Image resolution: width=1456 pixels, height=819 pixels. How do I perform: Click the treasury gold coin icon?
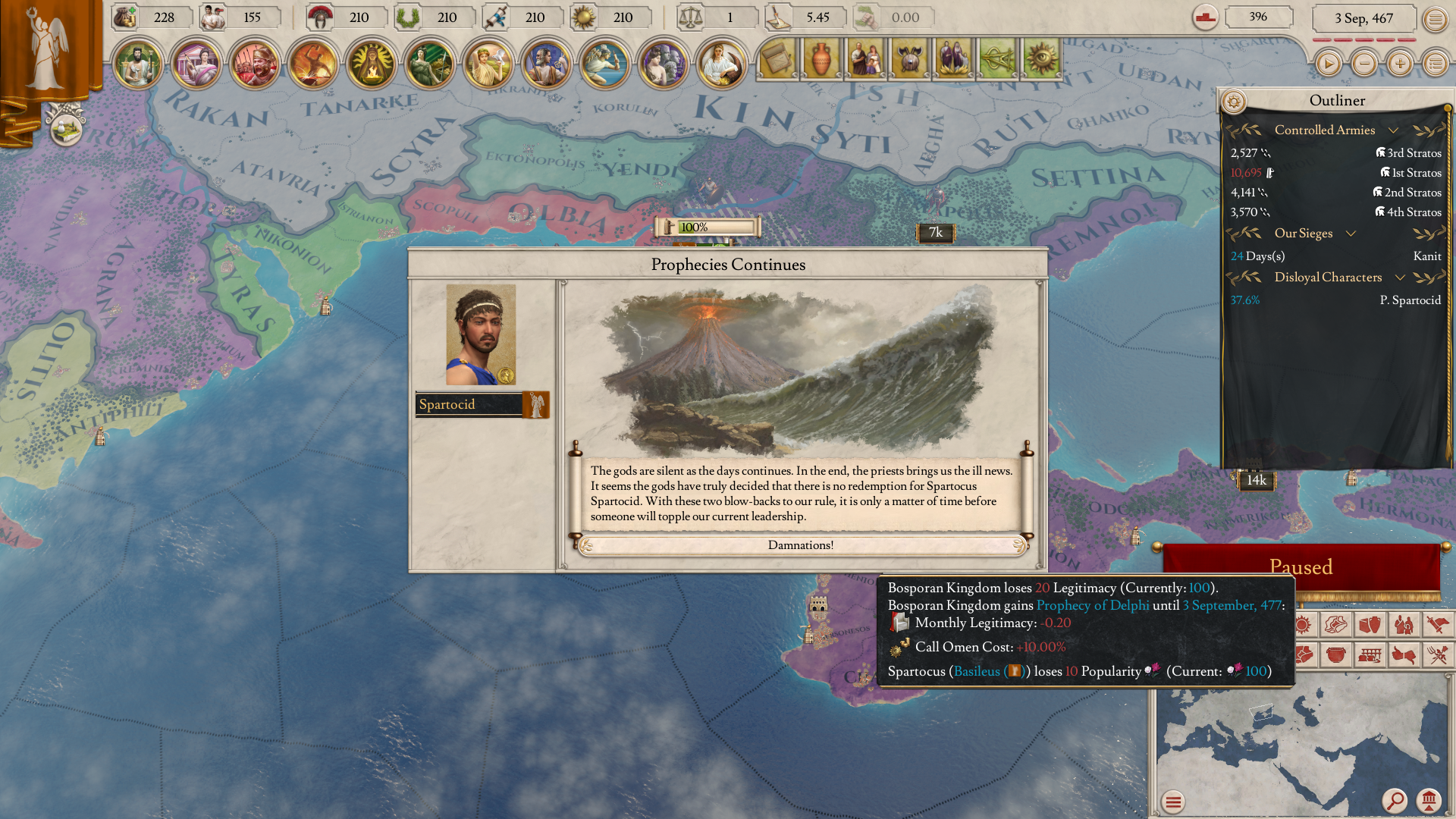pos(124,17)
